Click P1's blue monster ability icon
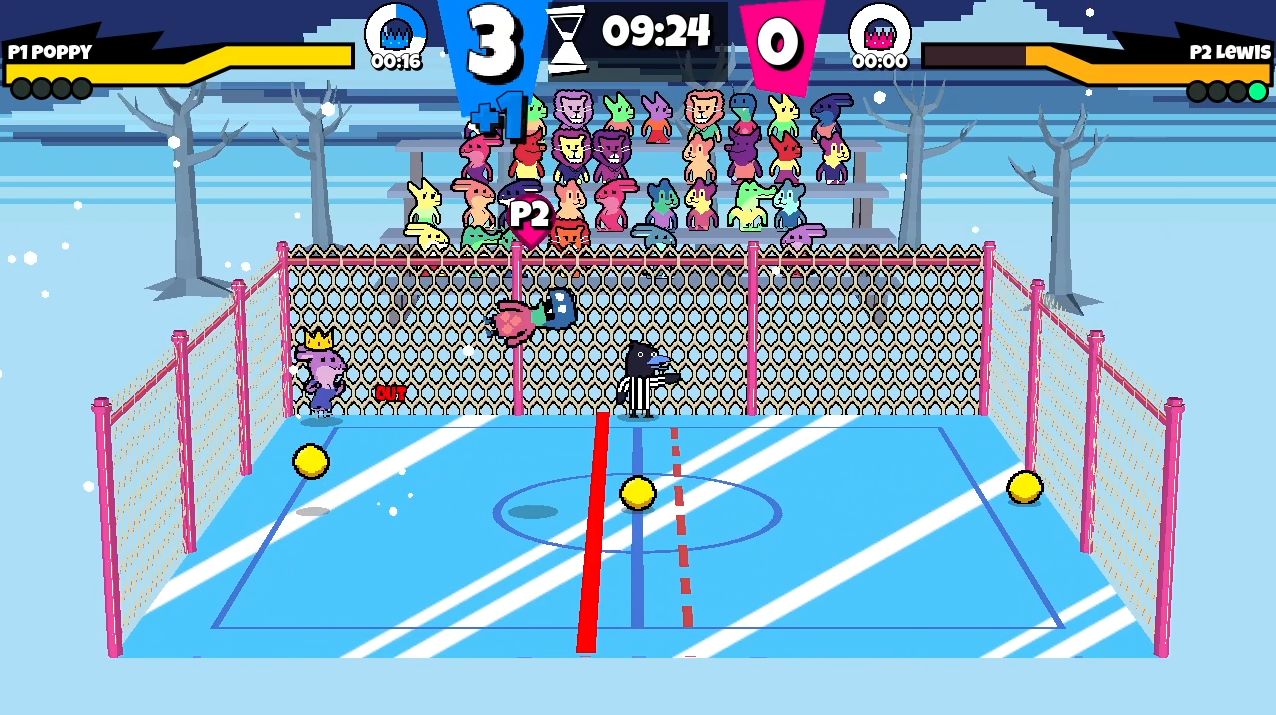 [396, 30]
